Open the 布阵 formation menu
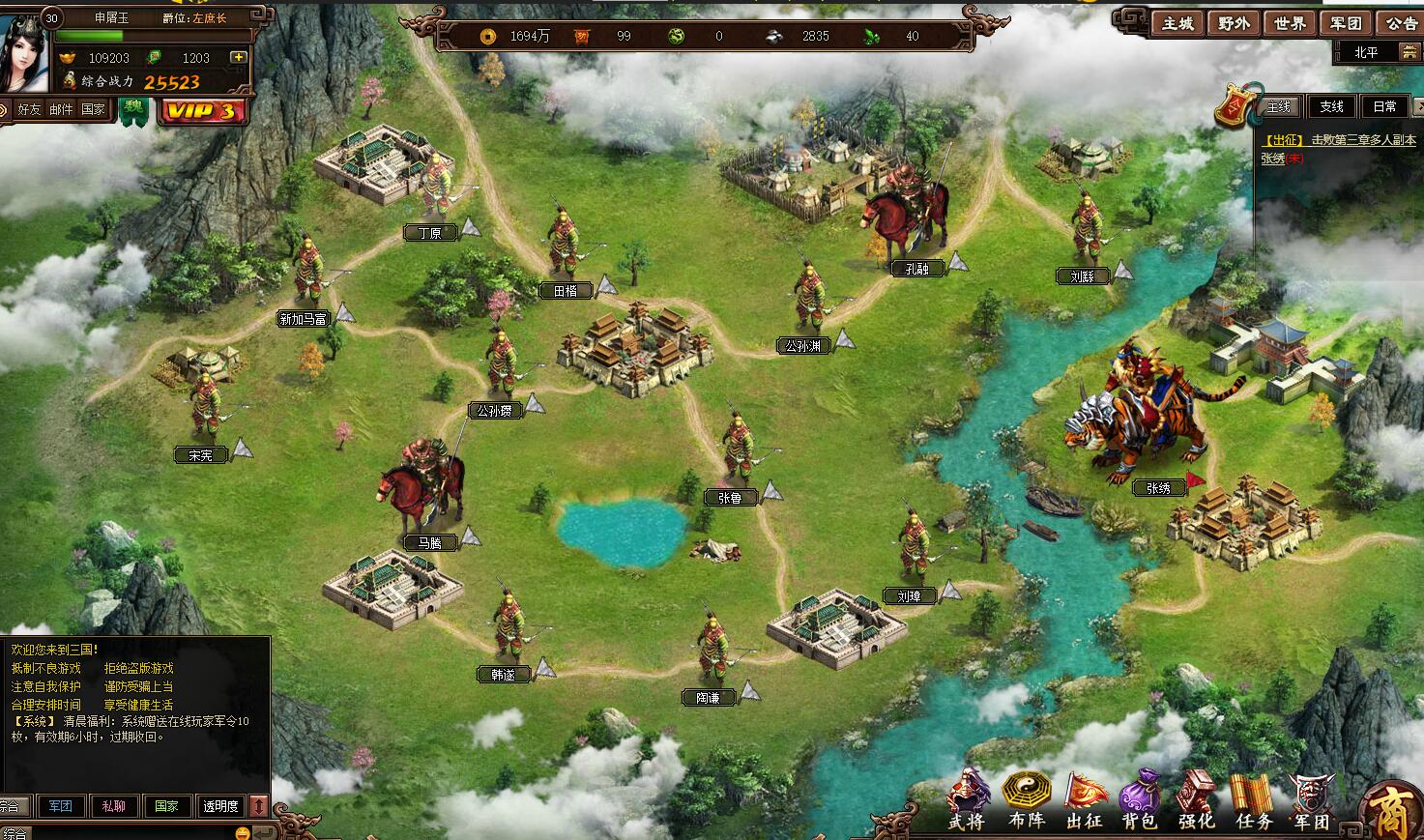This screenshot has width=1424, height=840. click(x=1026, y=801)
